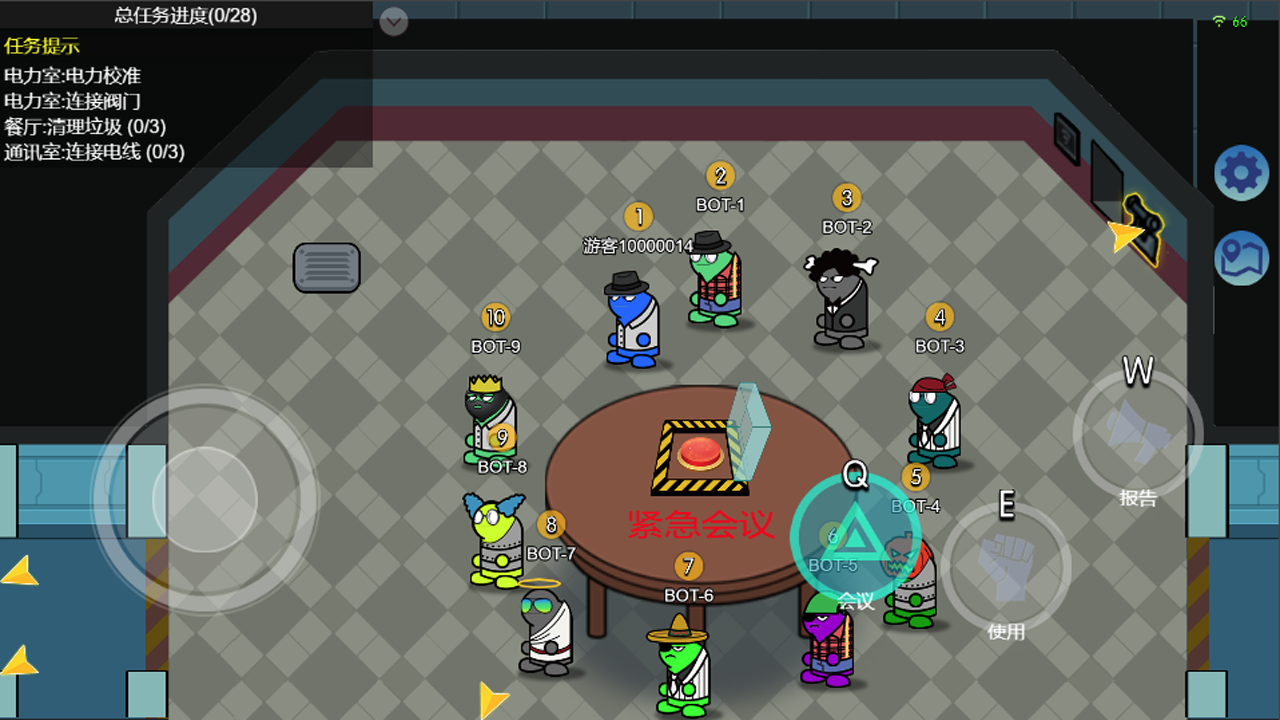The width and height of the screenshot is (1280, 720).
Task: Open the map button
Action: coord(1241,258)
